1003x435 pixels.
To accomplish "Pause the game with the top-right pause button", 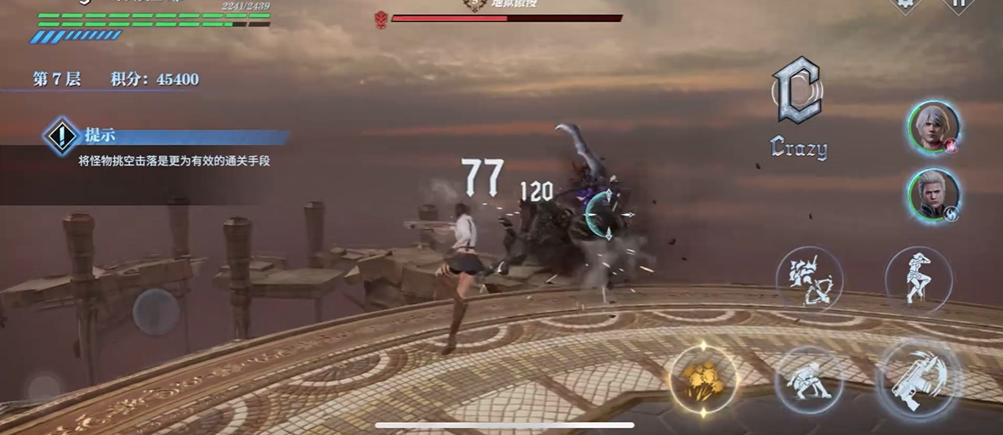I will tap(957, 5).
